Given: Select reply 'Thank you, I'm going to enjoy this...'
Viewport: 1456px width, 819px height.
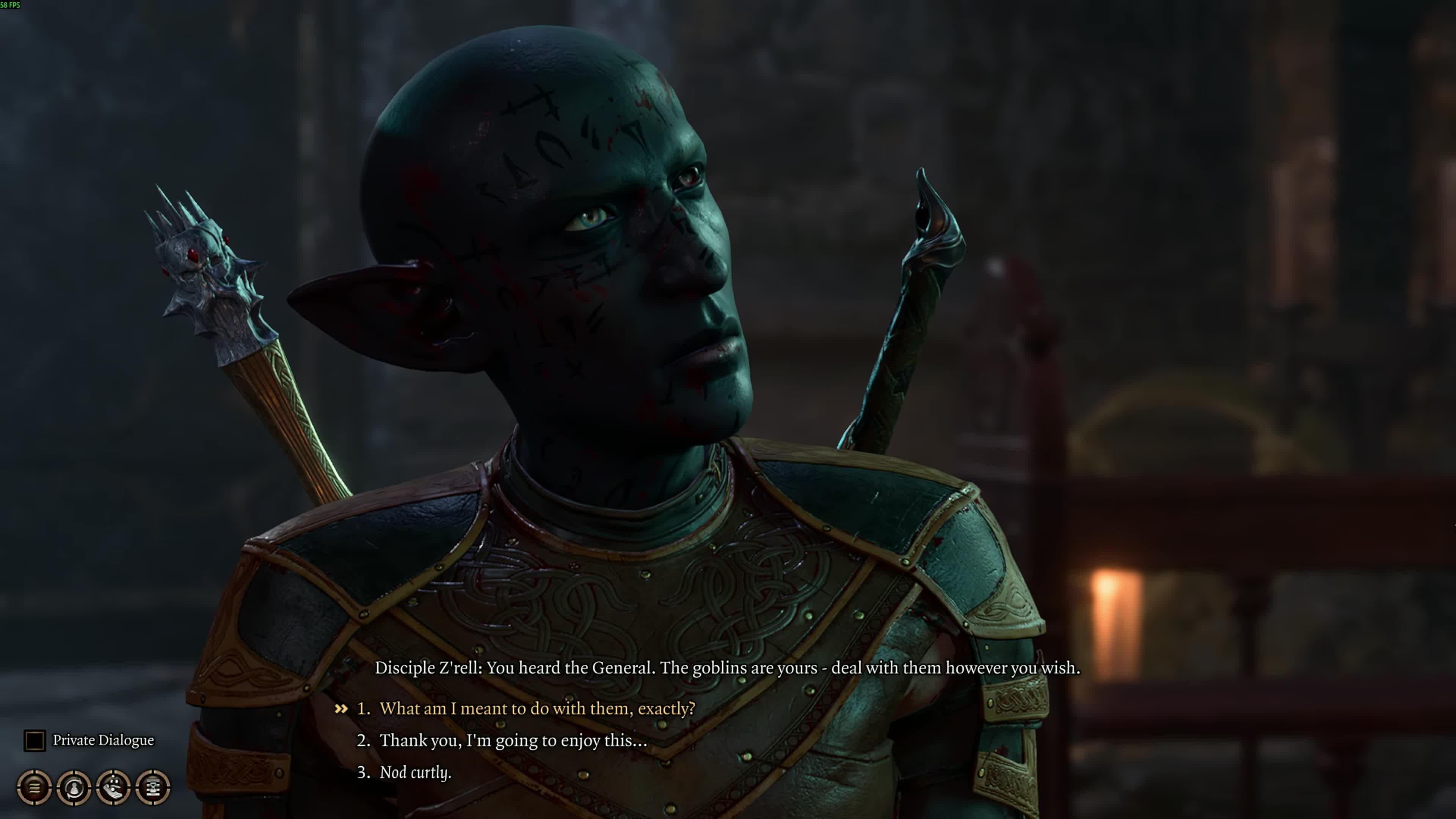Looking at the screenshot, I should click(x=513, y=741).
